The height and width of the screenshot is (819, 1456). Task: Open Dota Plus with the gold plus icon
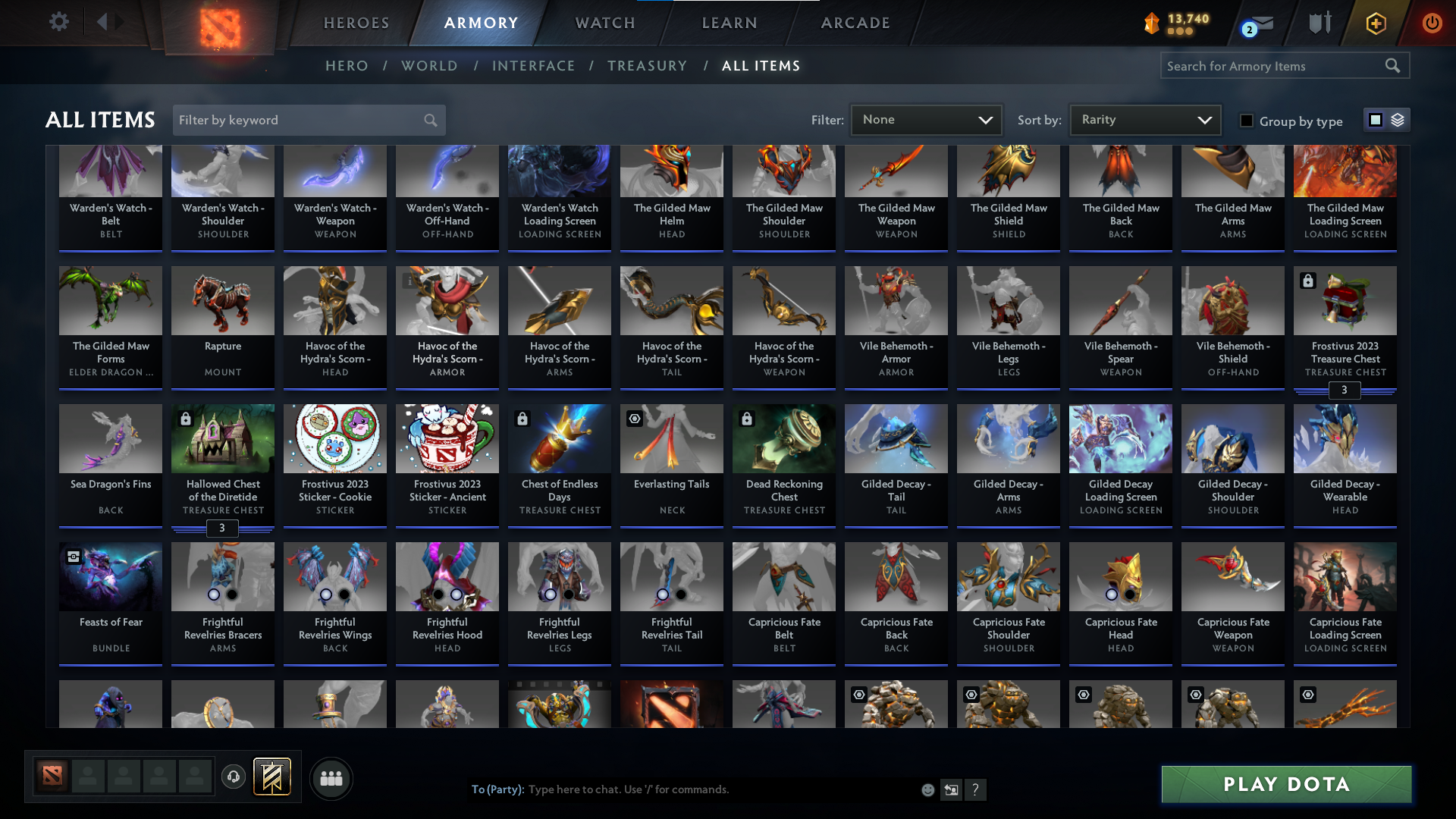1375,23
